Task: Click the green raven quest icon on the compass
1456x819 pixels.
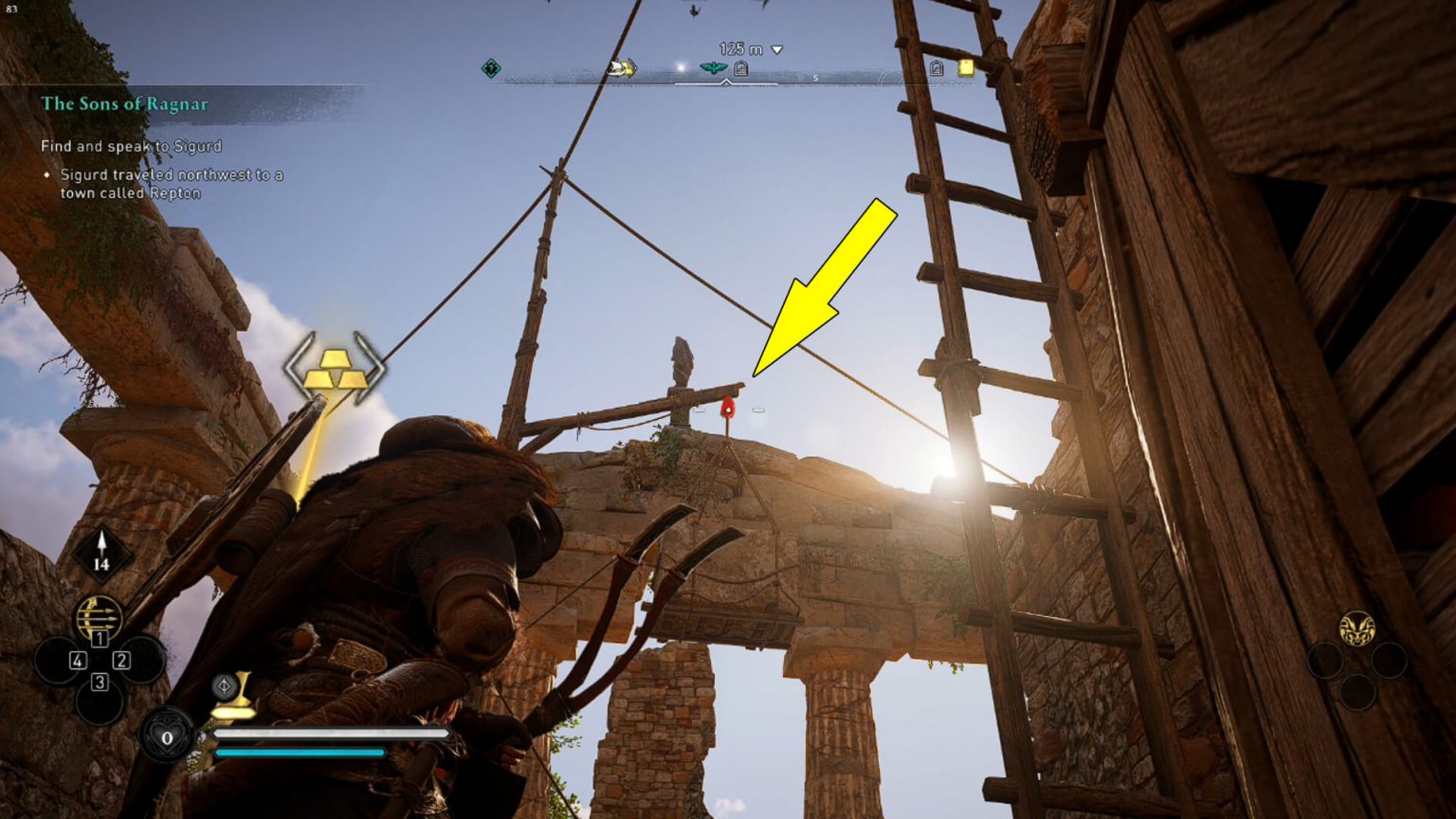Action: click(712, 68)
